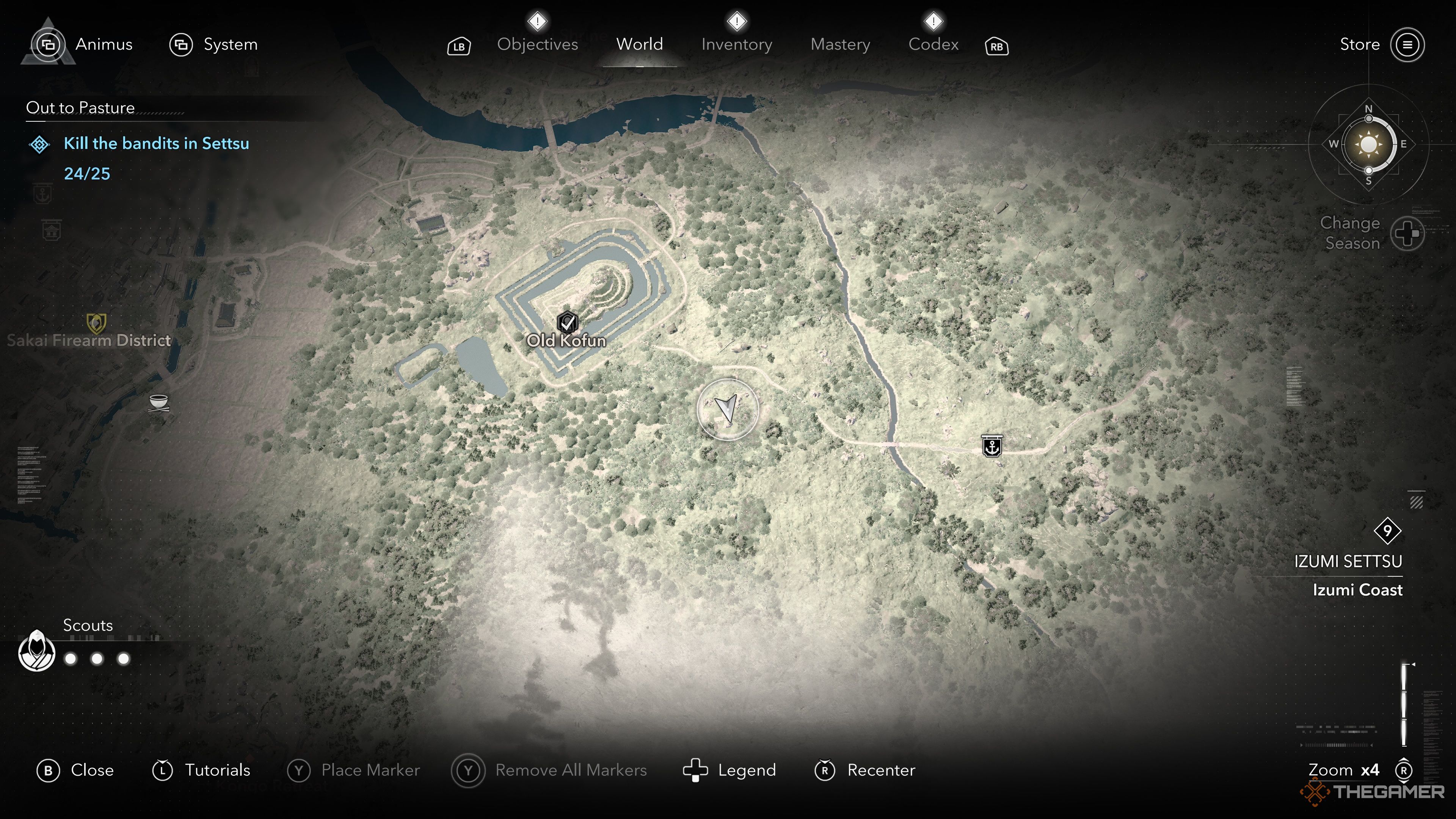Open the Codex tab
Image resolution: width=1456 pixels, height=819 pixels.
[x=933, y=44]
